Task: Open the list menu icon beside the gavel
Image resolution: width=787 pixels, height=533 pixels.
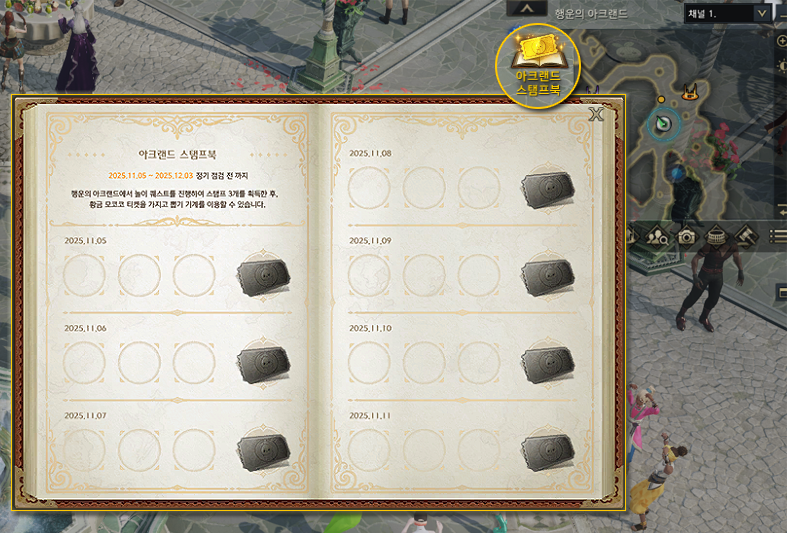Action: tap(778, 237)
